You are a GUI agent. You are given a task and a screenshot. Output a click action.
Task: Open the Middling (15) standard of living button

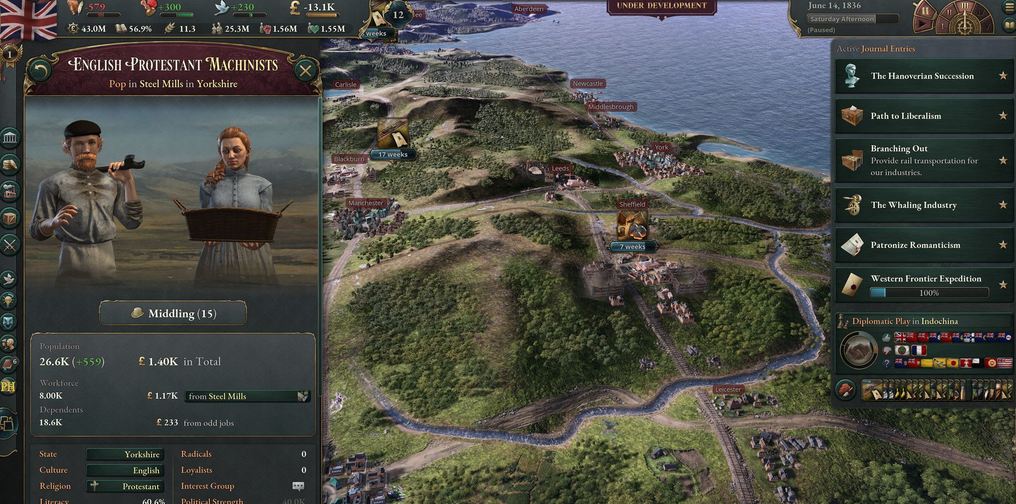[x=172, y=313]
